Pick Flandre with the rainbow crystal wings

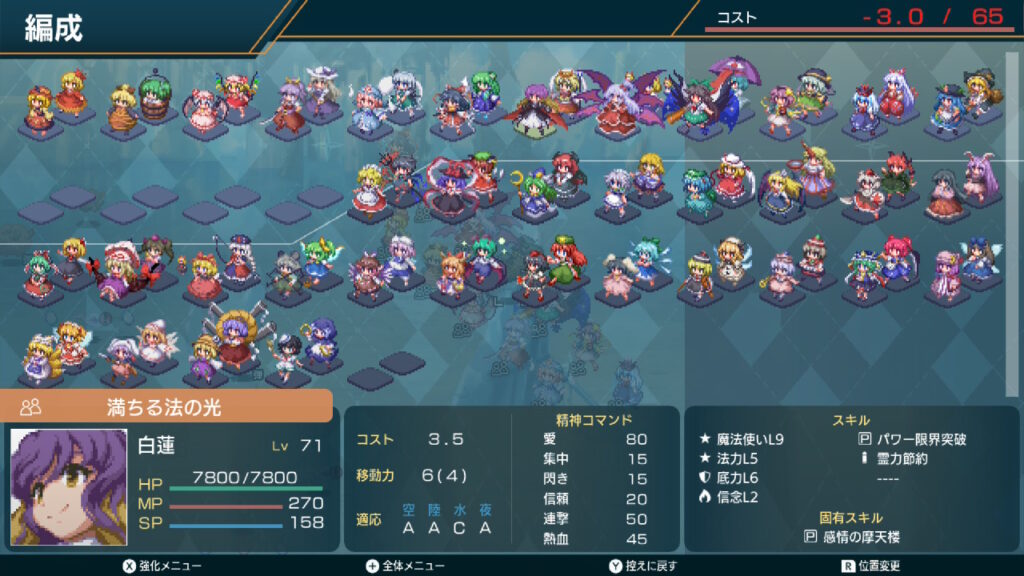click(236, 92)
